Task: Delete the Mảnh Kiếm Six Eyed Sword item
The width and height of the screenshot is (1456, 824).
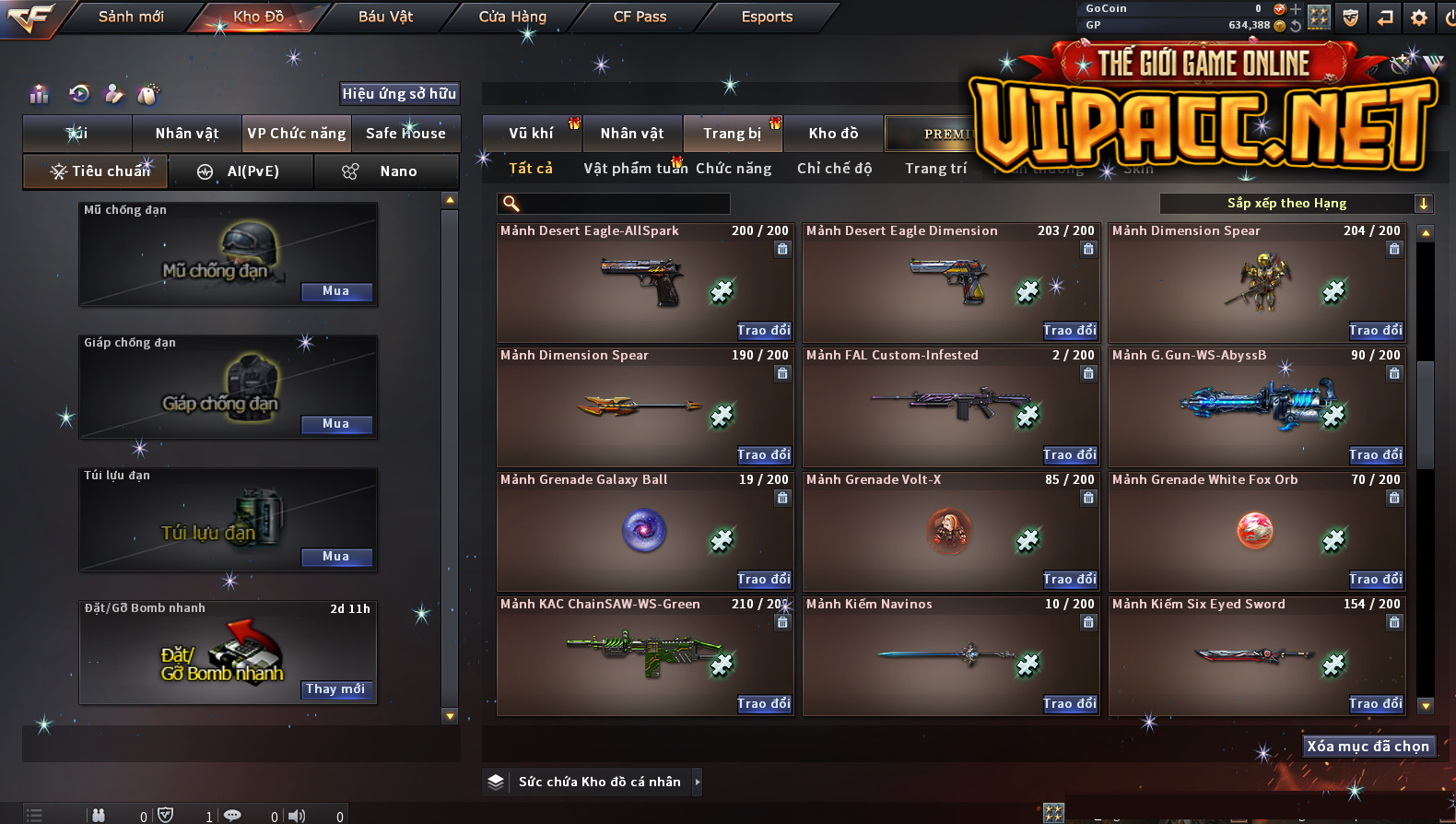Action: pyautogui.click(x=1394, y=623)
